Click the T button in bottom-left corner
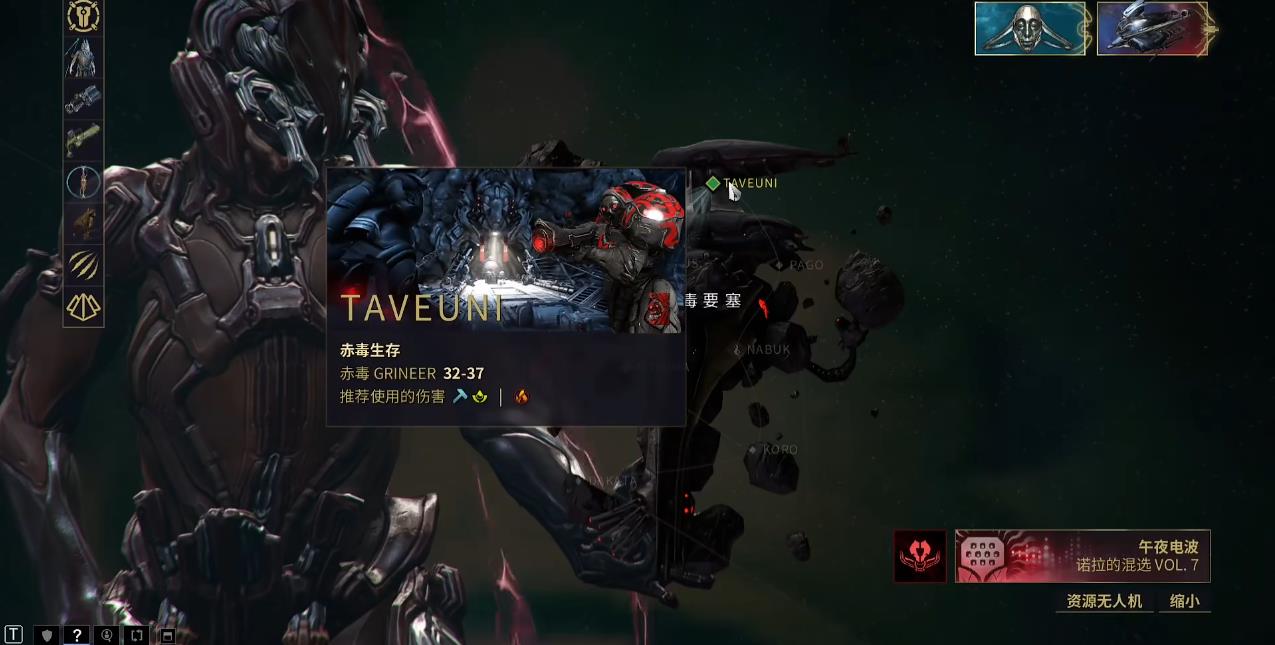 pos(14,635)
